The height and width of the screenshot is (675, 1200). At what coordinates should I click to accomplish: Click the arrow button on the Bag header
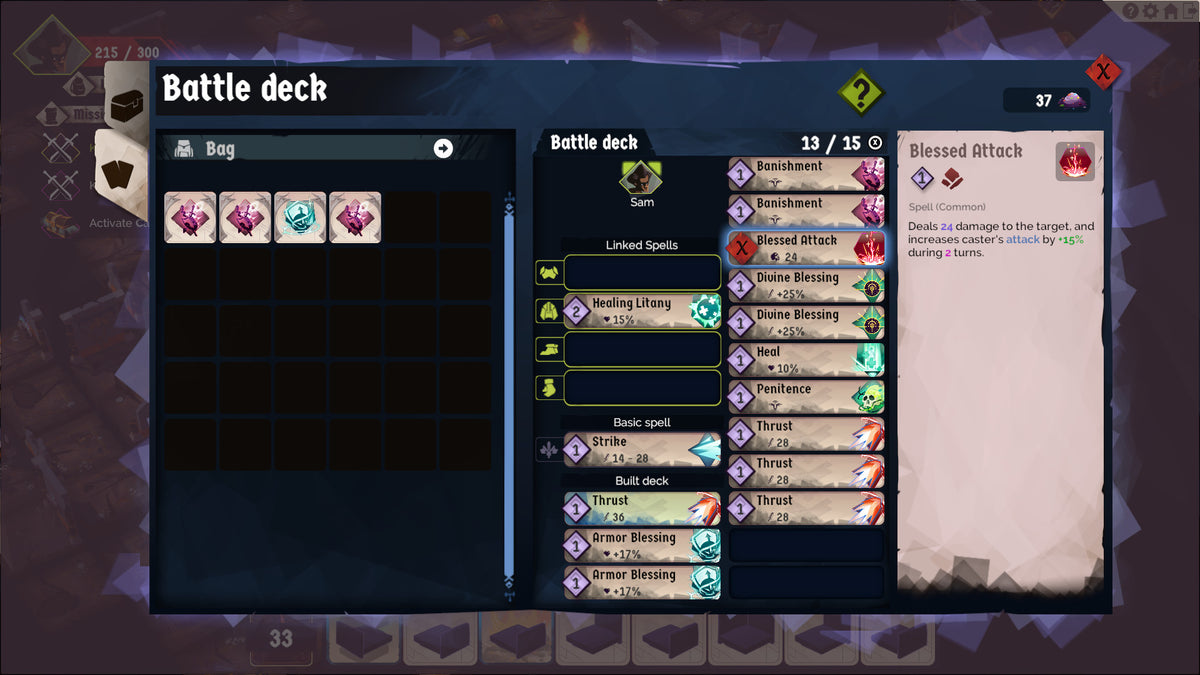click(x=443, y=148)
